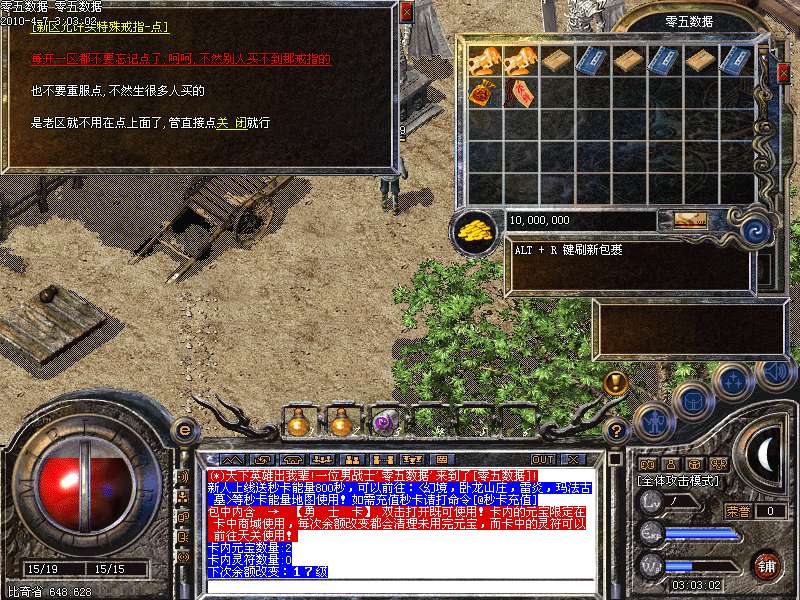
Task: Close the inventory bag panel
Action: point(784,72)
